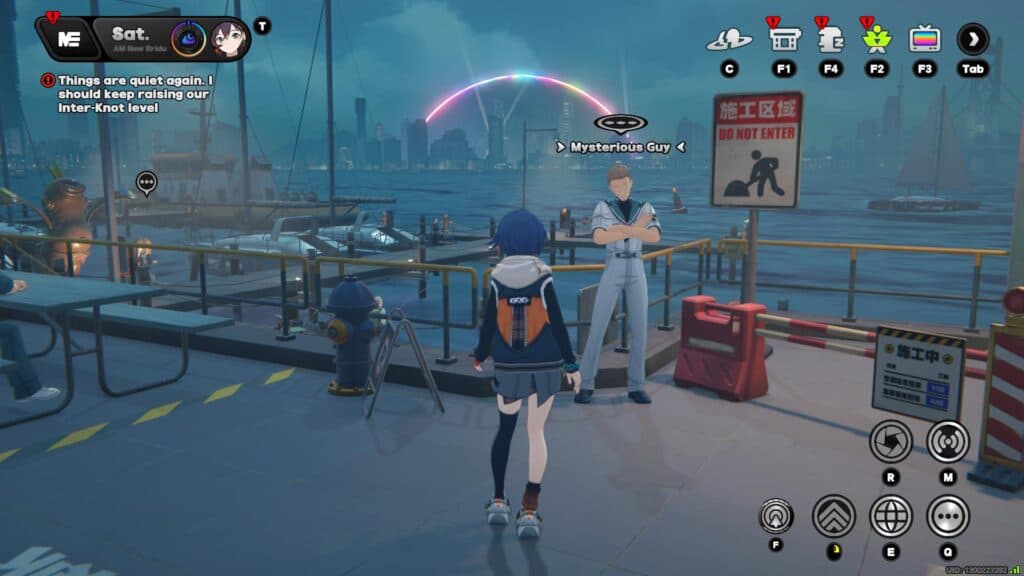
Task: Click the rainbow-ringed blue creature icon
Action: tap(188, 39)
